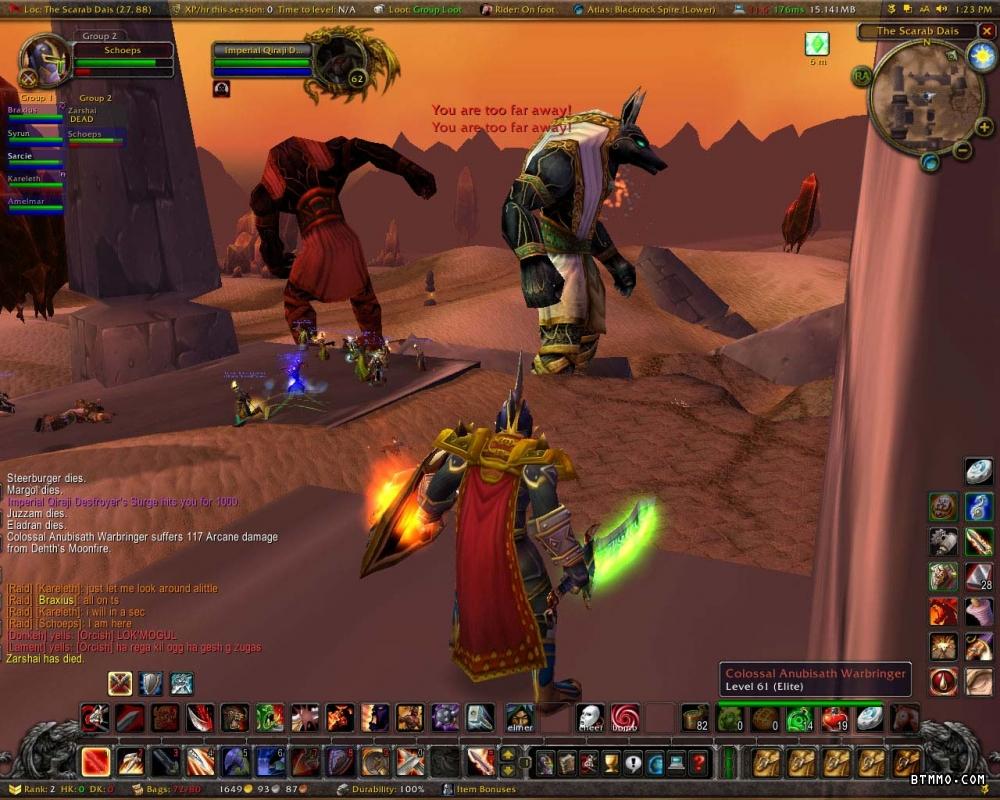Click the green gem buff icon
The height and width of the screenshot is (800, 1000).
click(x=817, y=44)
